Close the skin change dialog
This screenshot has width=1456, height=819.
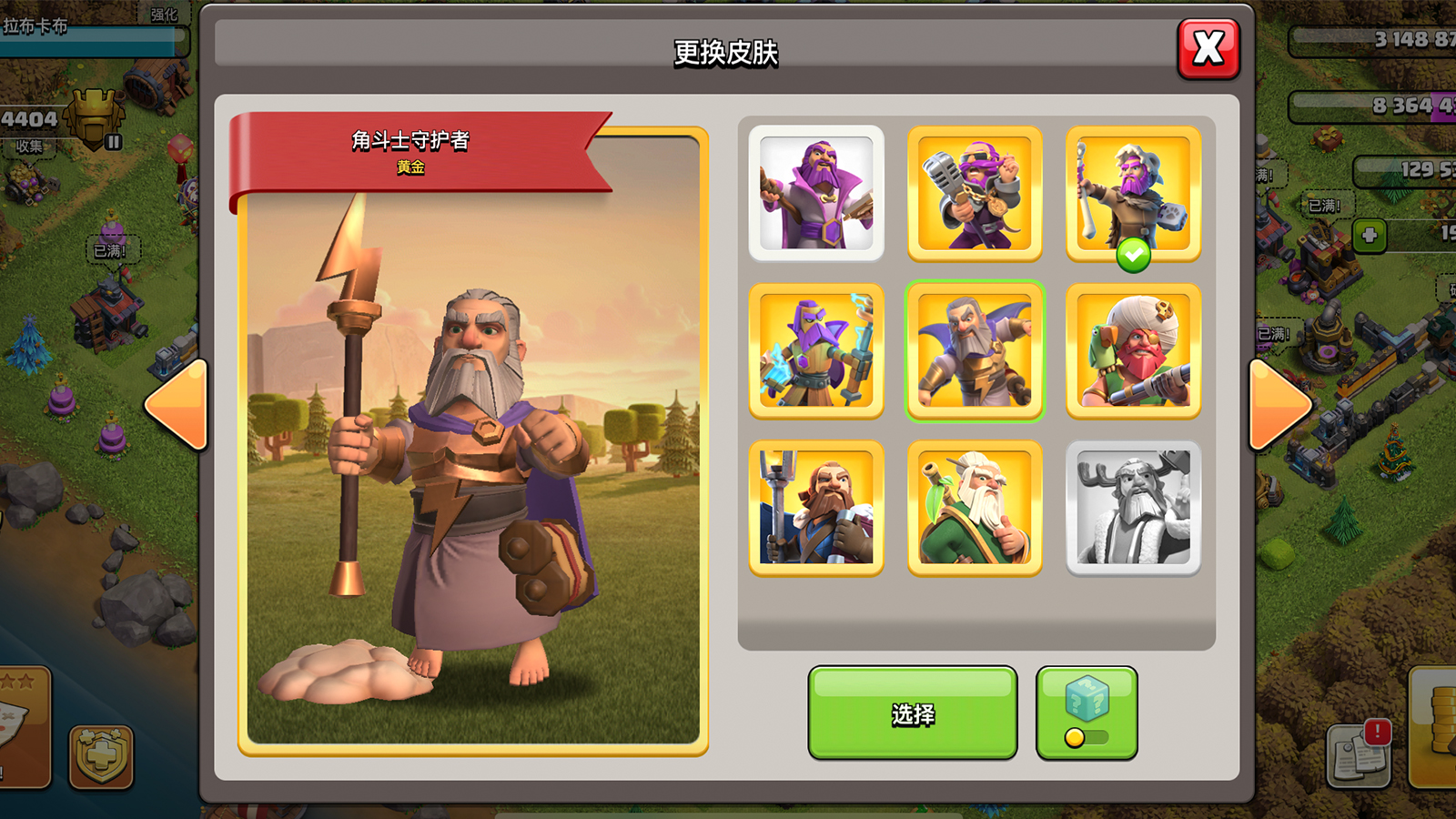[x=1208, y=48]
